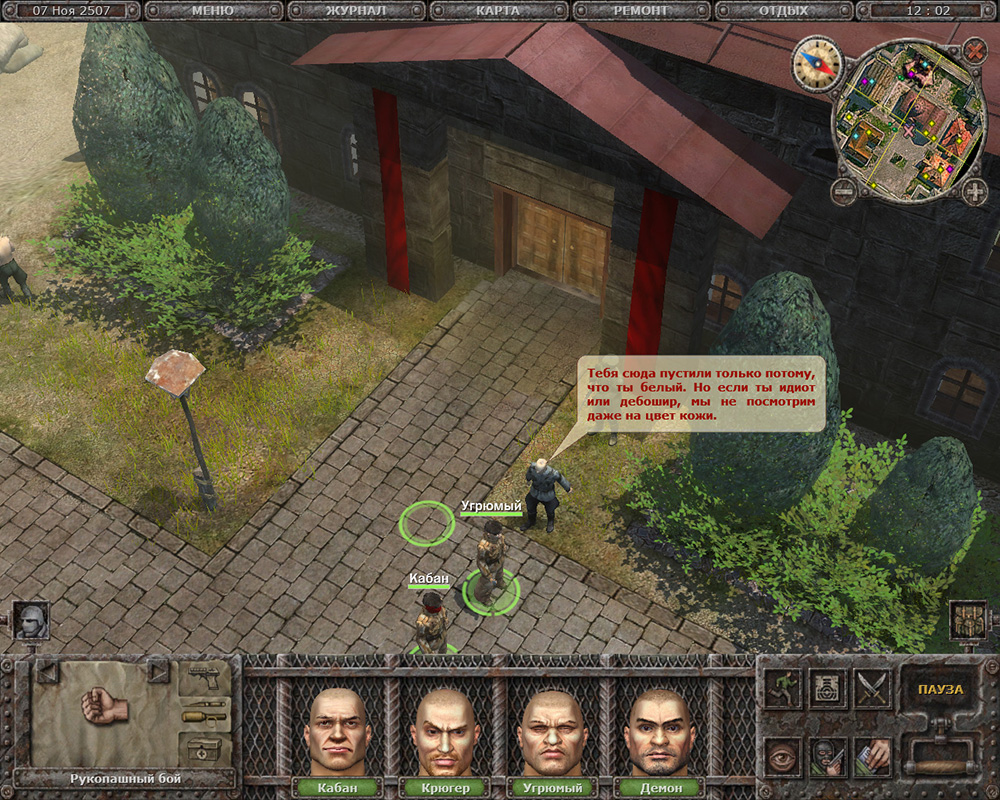
Task: Select the pistol weapon slot
Action: coord(204,679)
